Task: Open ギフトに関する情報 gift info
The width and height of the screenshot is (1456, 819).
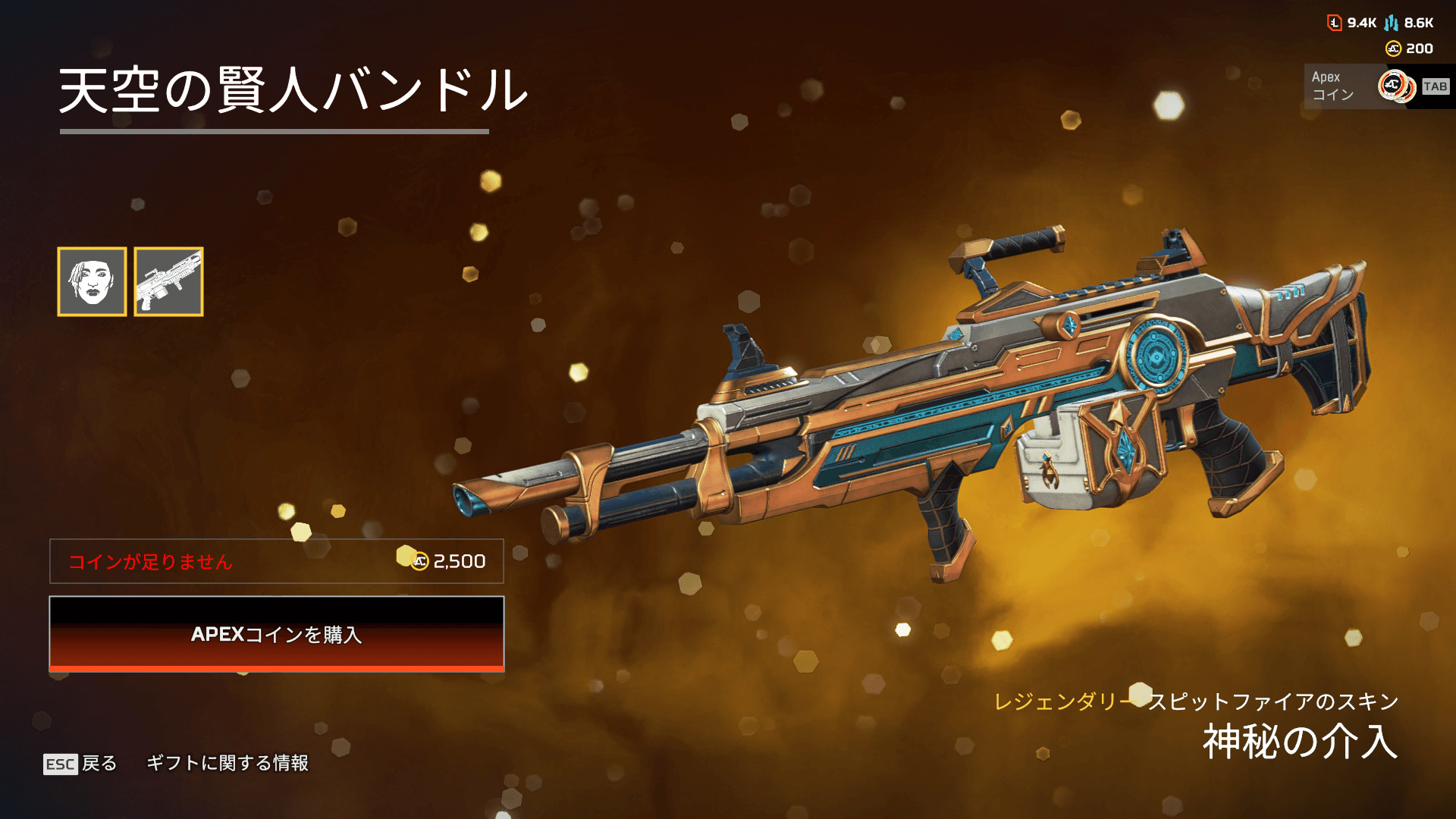Action: click(227, 763)
